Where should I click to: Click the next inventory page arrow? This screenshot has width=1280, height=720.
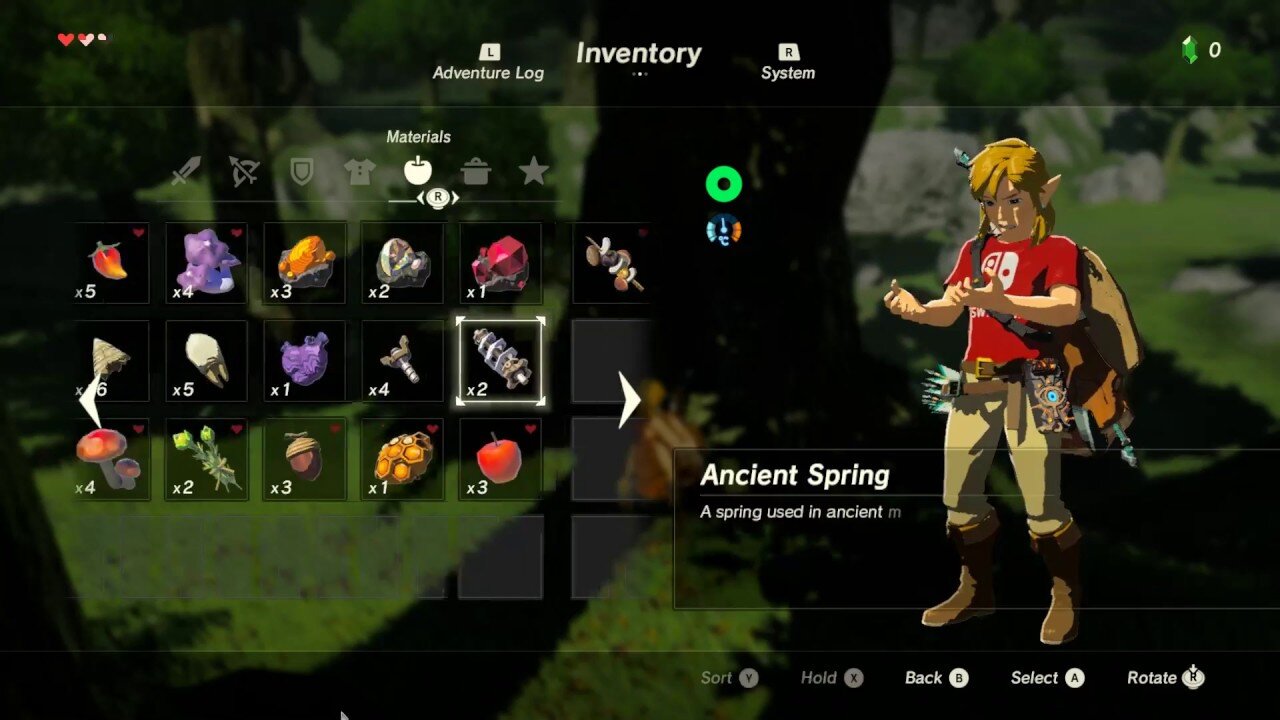(x=630, y=400)
